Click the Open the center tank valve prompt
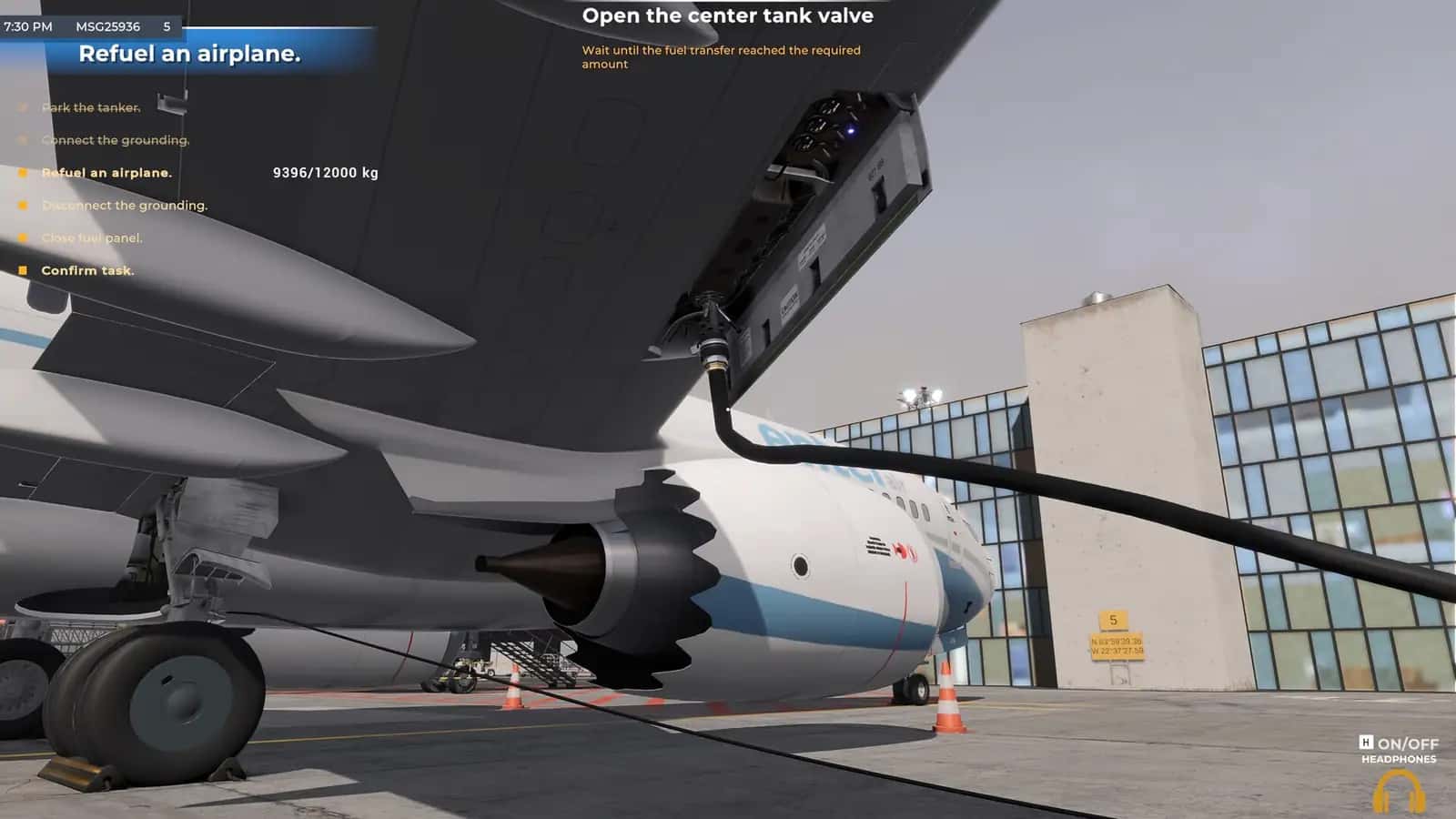The width and height of the screenshot is (1456, 819). [x=729, y=15]
